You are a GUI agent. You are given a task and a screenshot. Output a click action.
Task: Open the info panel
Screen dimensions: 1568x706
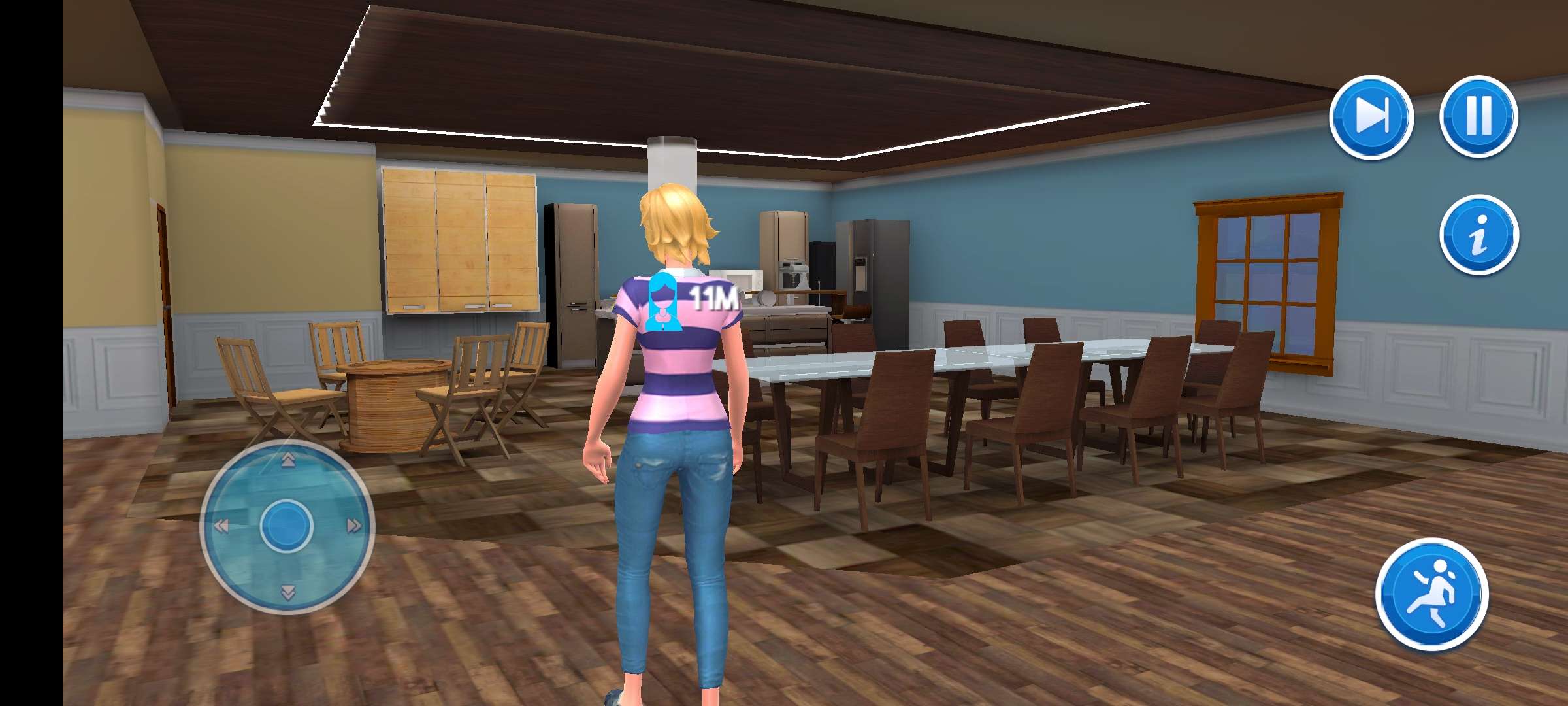[1479, 235]
